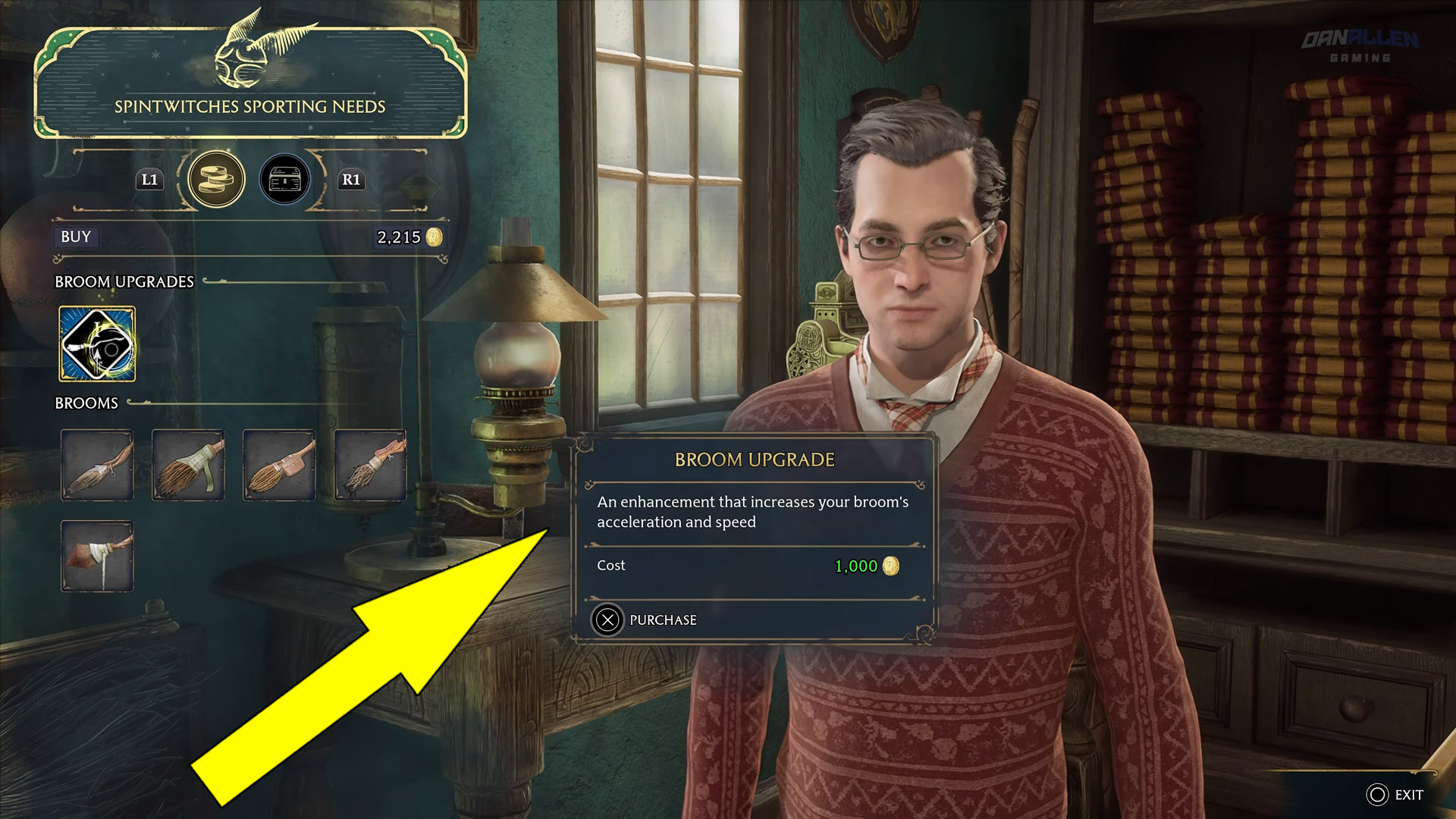
Task: Click the coin icon next to the 1,000 cost
Action: pos(893,566)
